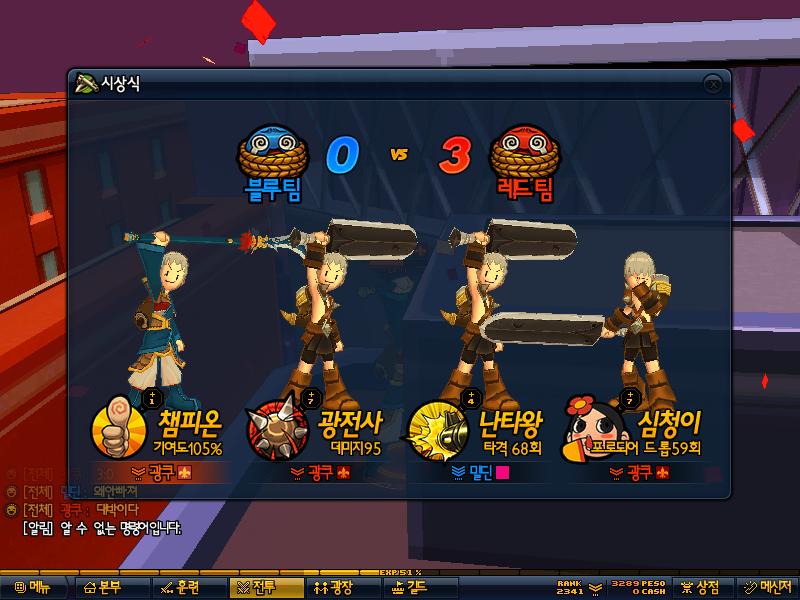The width and height of the screenshot is (800, 600).
Task: Select player name 광쿠 under 챔피온
Action: (x=161, y=471)
